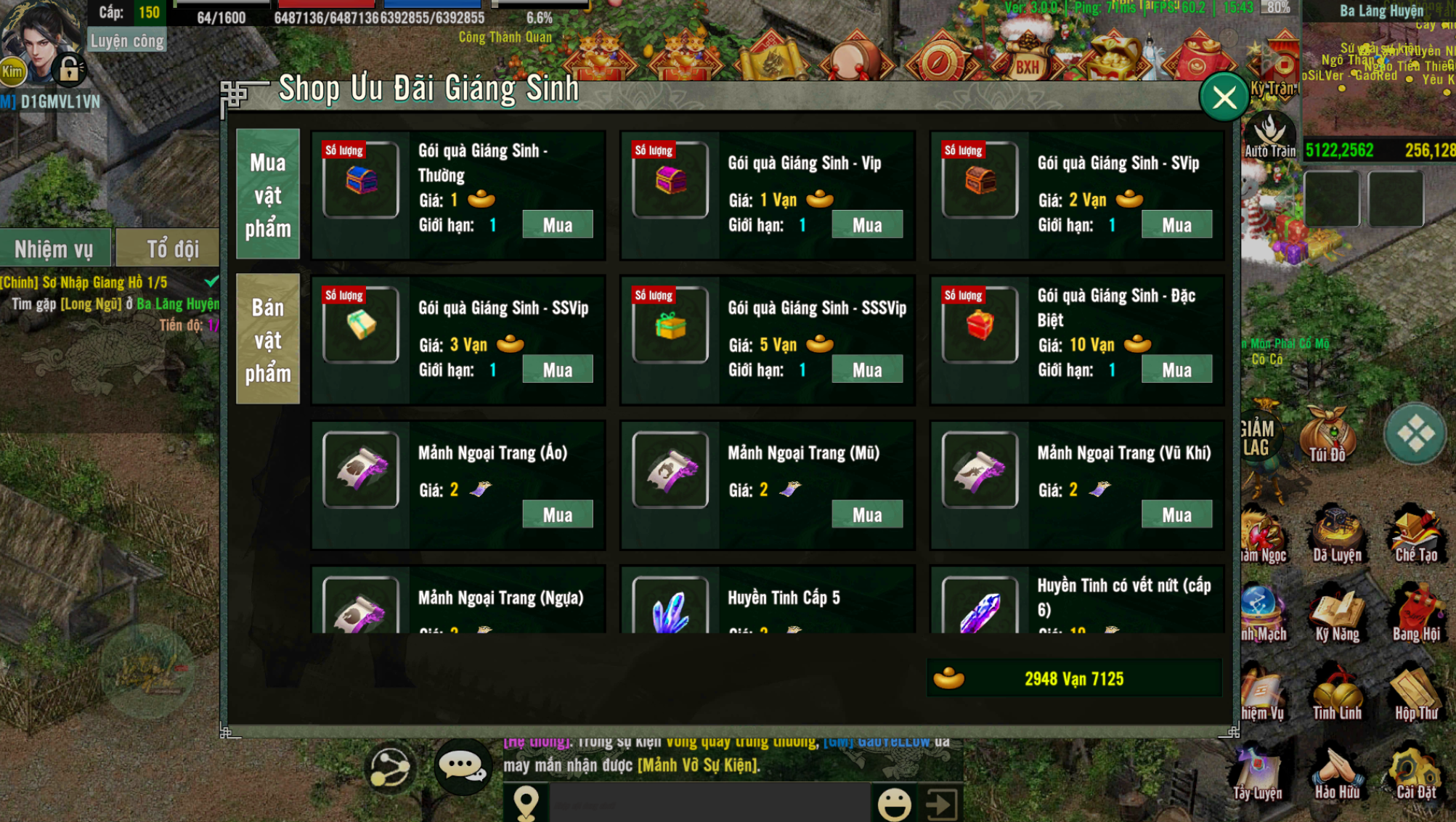Switch to the Bán vật phẩm tab
Screen dimensions: 1456x822
267,339
